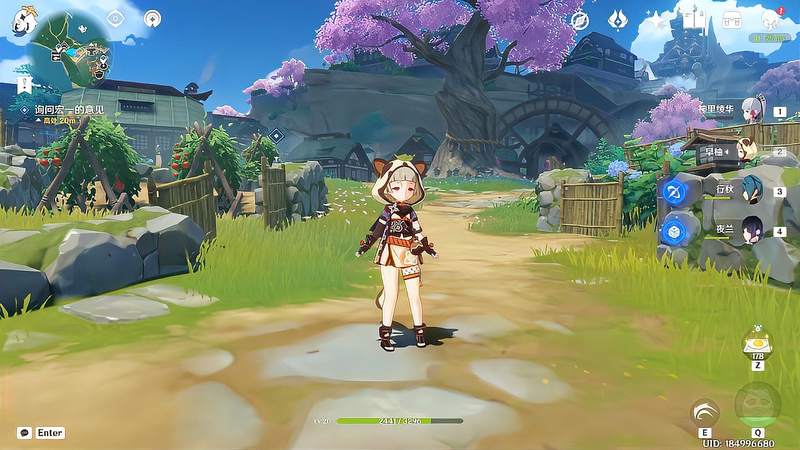
Task: Open the inventory backpack icon
Action: pos(733,19)
